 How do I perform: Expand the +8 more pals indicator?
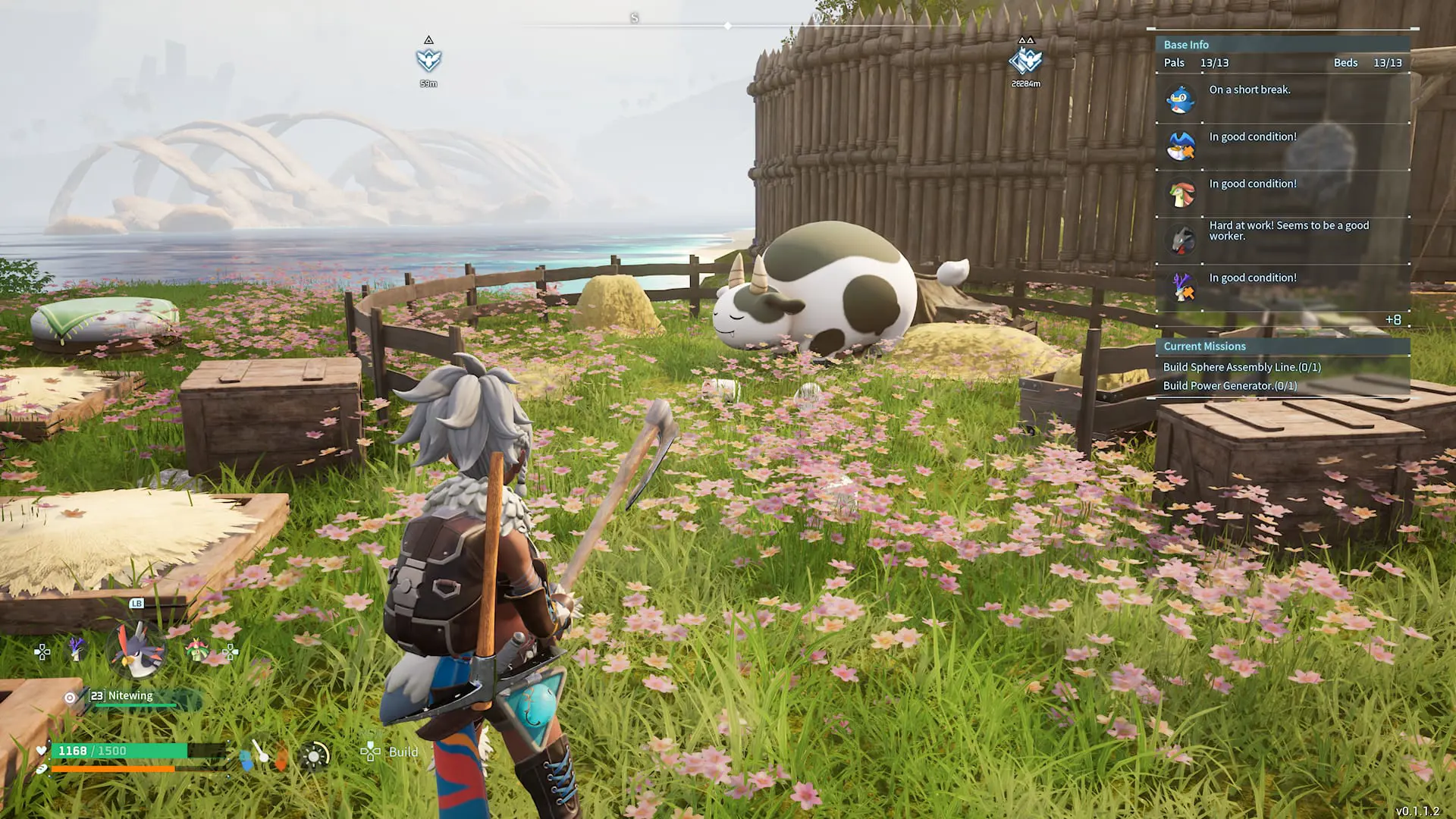[1392, 320]
